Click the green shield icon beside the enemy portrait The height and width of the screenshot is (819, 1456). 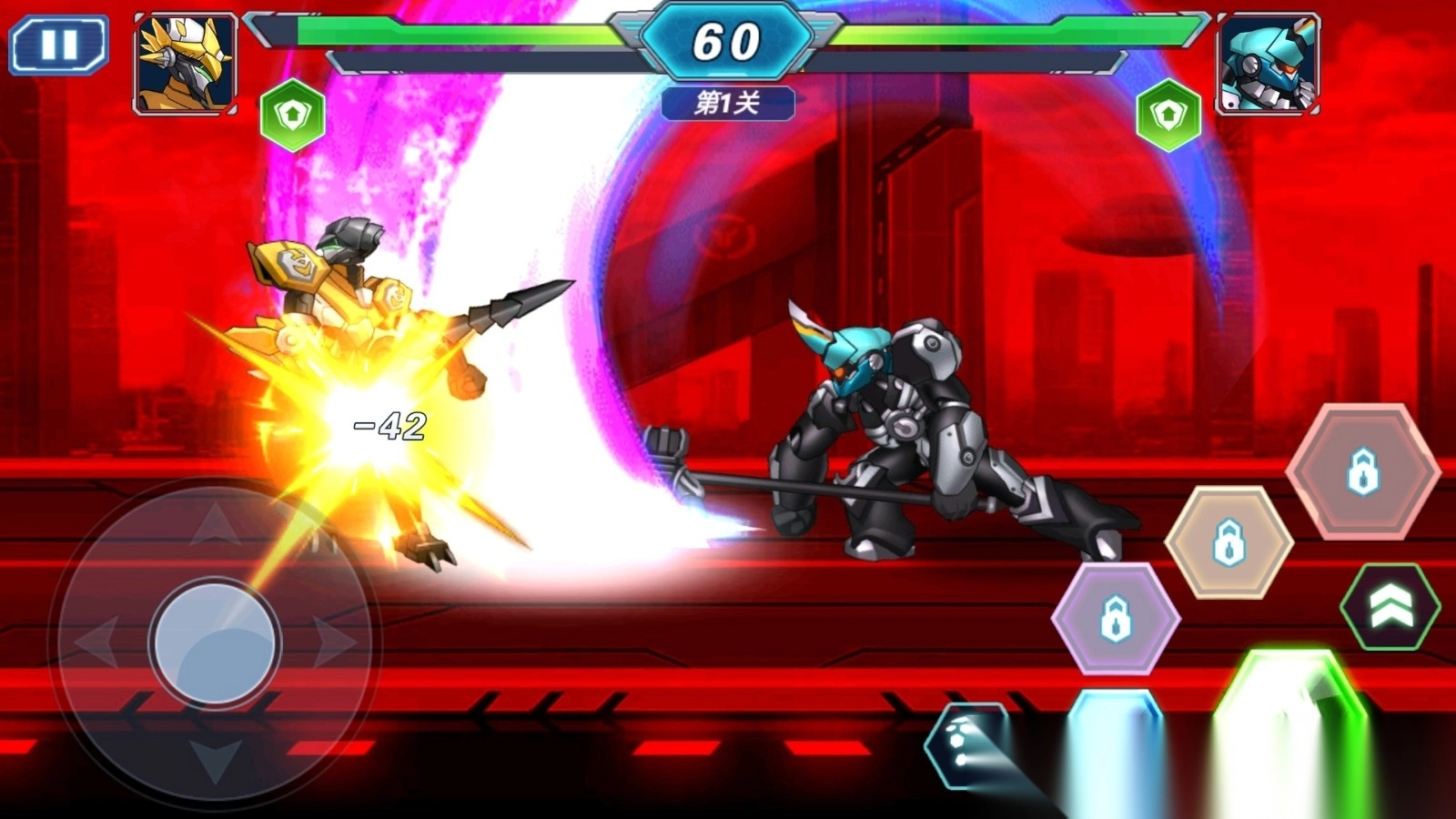tap(1168, 116)
